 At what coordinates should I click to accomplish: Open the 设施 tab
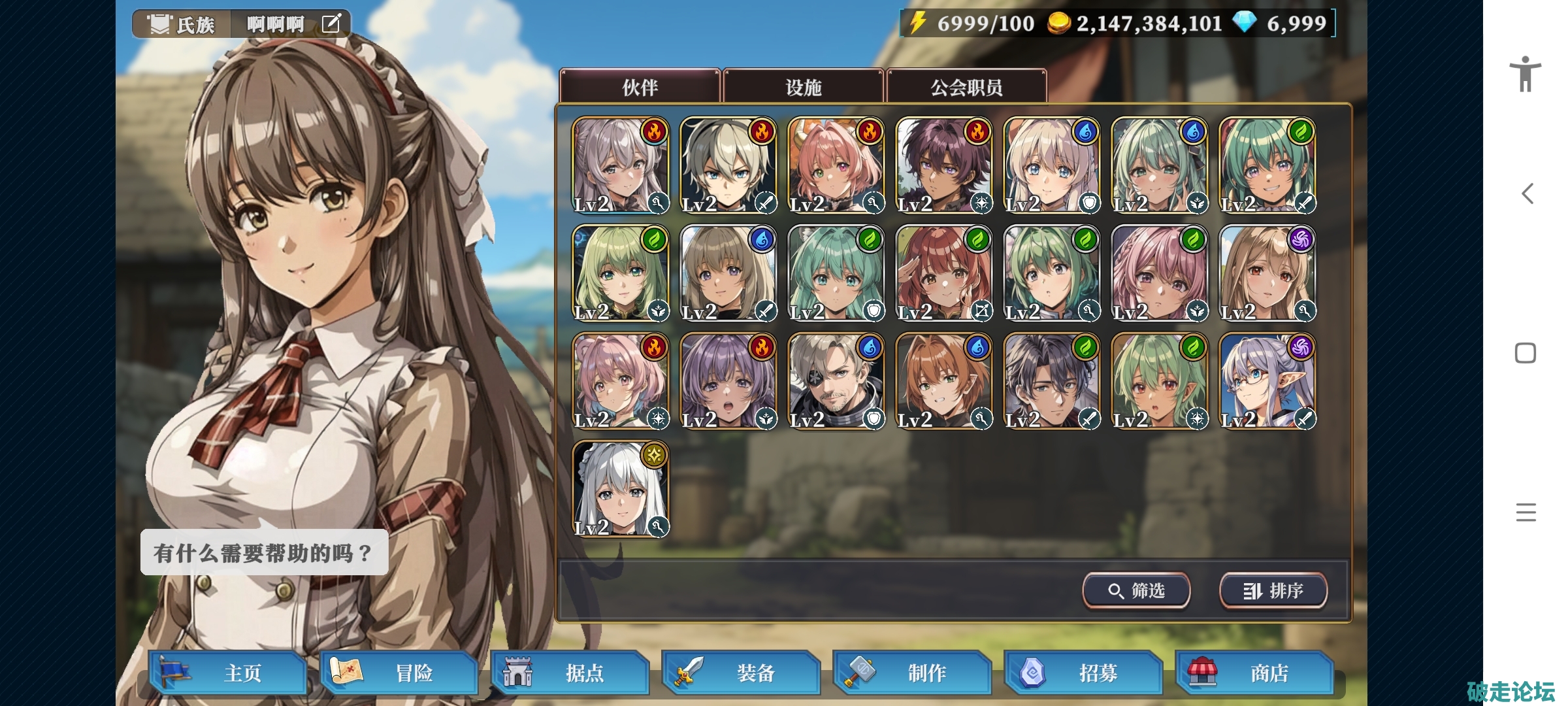point(803,86)
